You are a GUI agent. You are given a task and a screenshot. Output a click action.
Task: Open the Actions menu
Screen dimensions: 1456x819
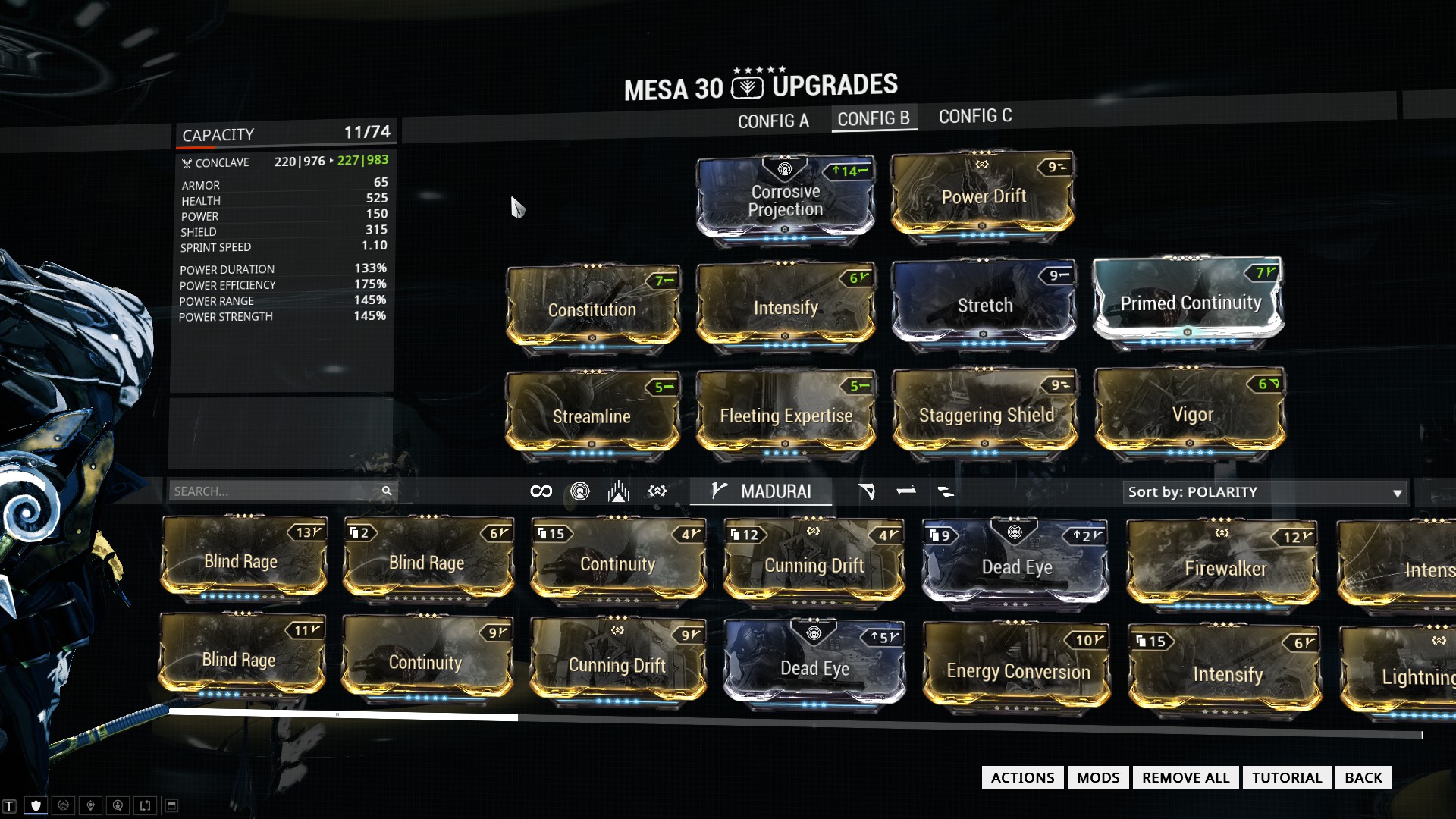click(1021, 777)
